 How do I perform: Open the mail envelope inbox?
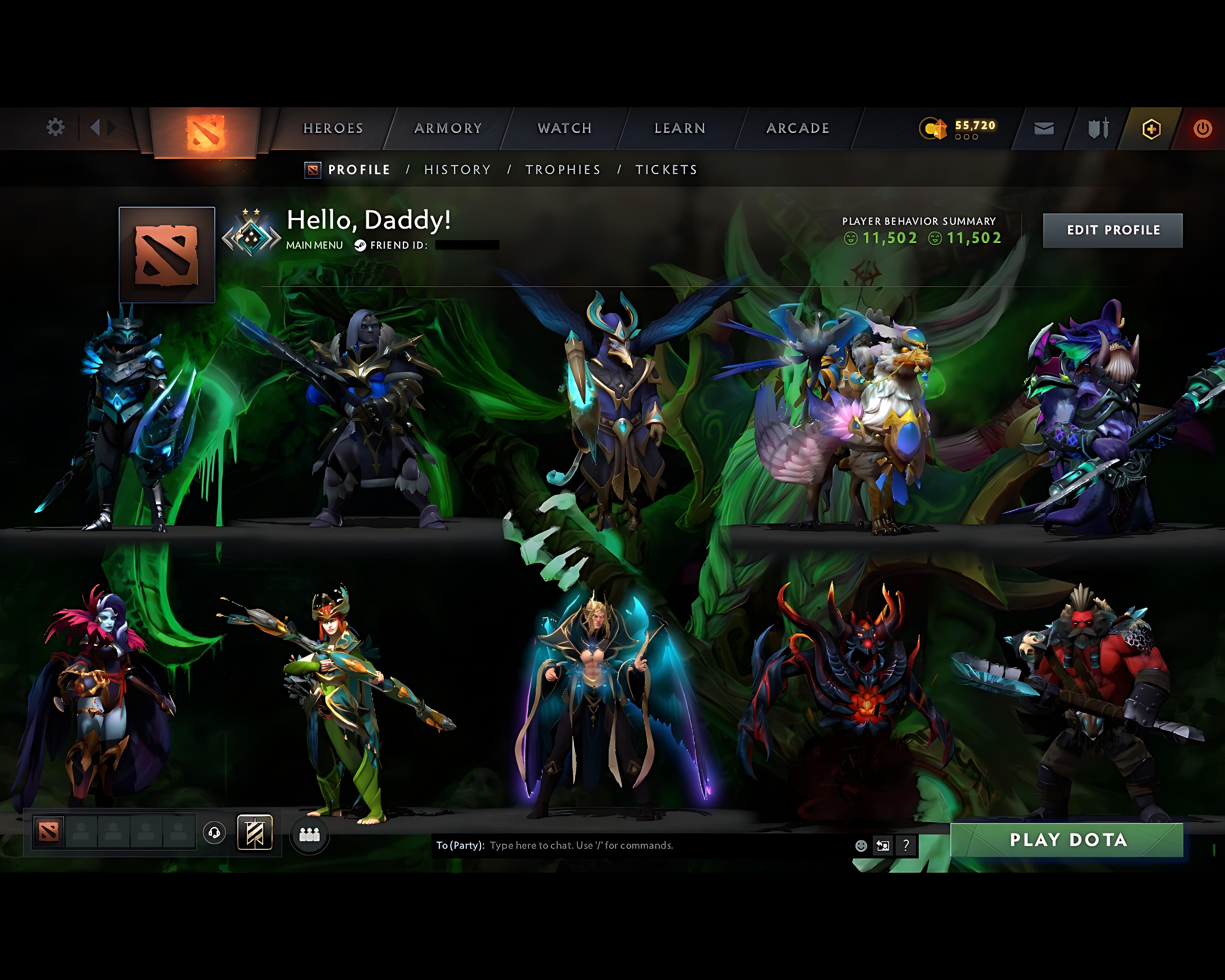1044,129
